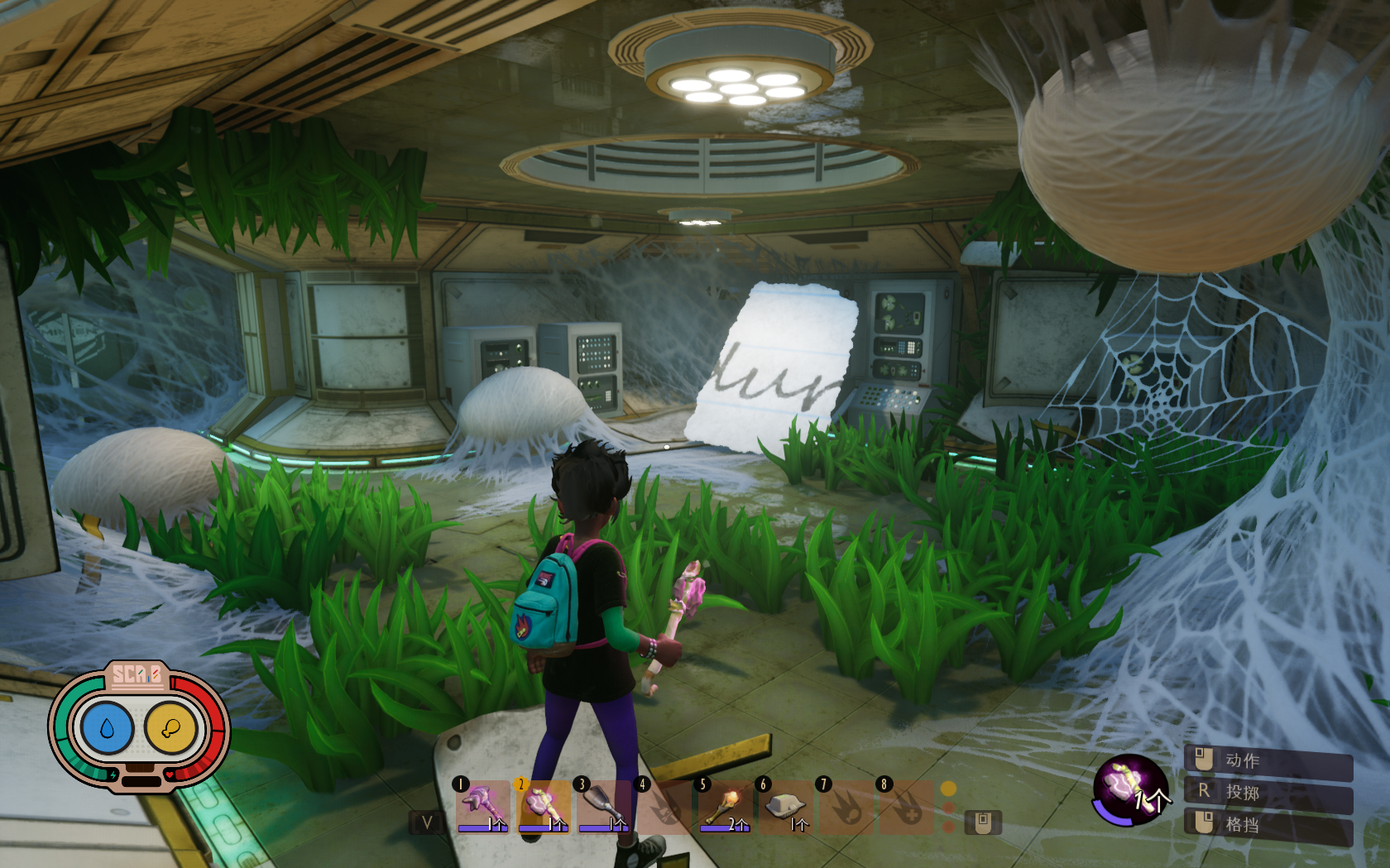Click the round equipped axe icon

pyautogui.click(x=1129, y=789)
